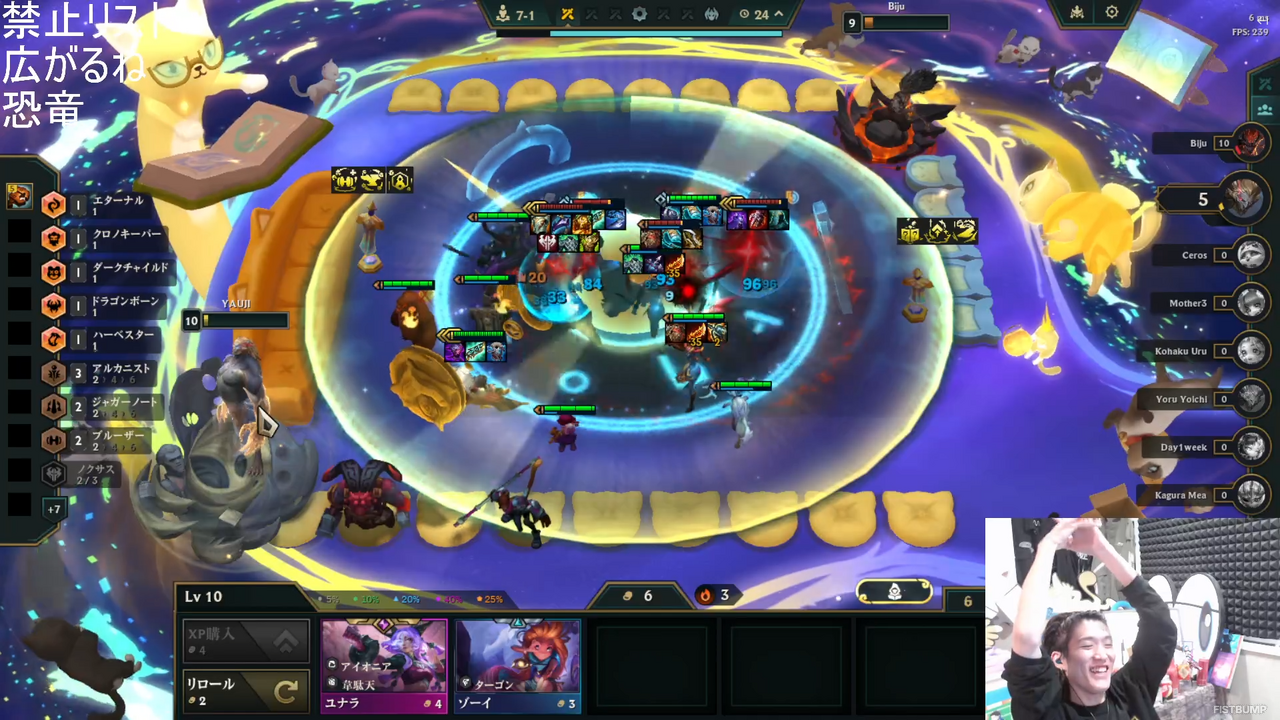
Task: Buy the ゾーイ champion card
Action: [x=517, y=665]
